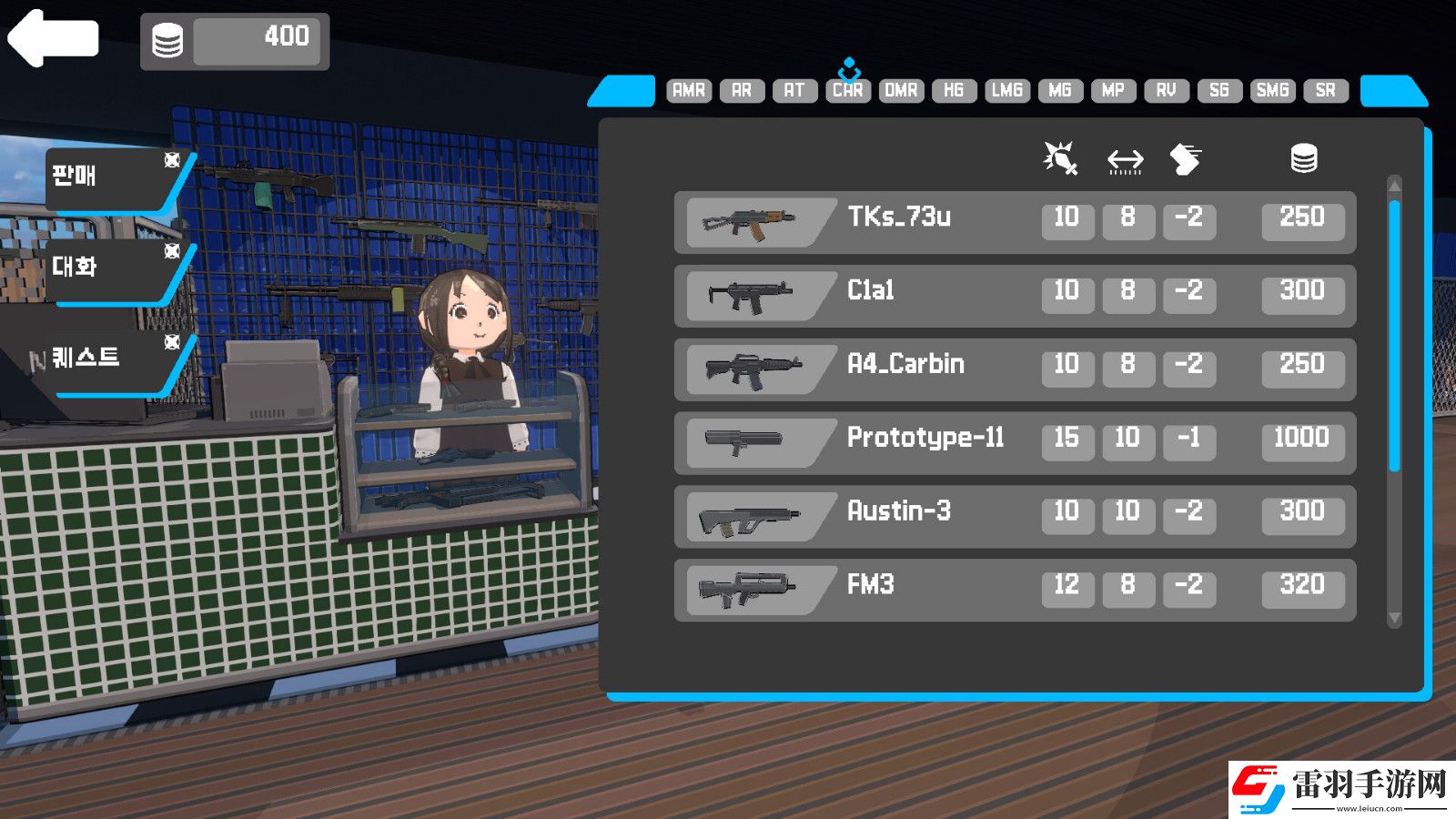
Task: Switch to the HG category tab
Action: pyautogui.click(x=954, y=90)
